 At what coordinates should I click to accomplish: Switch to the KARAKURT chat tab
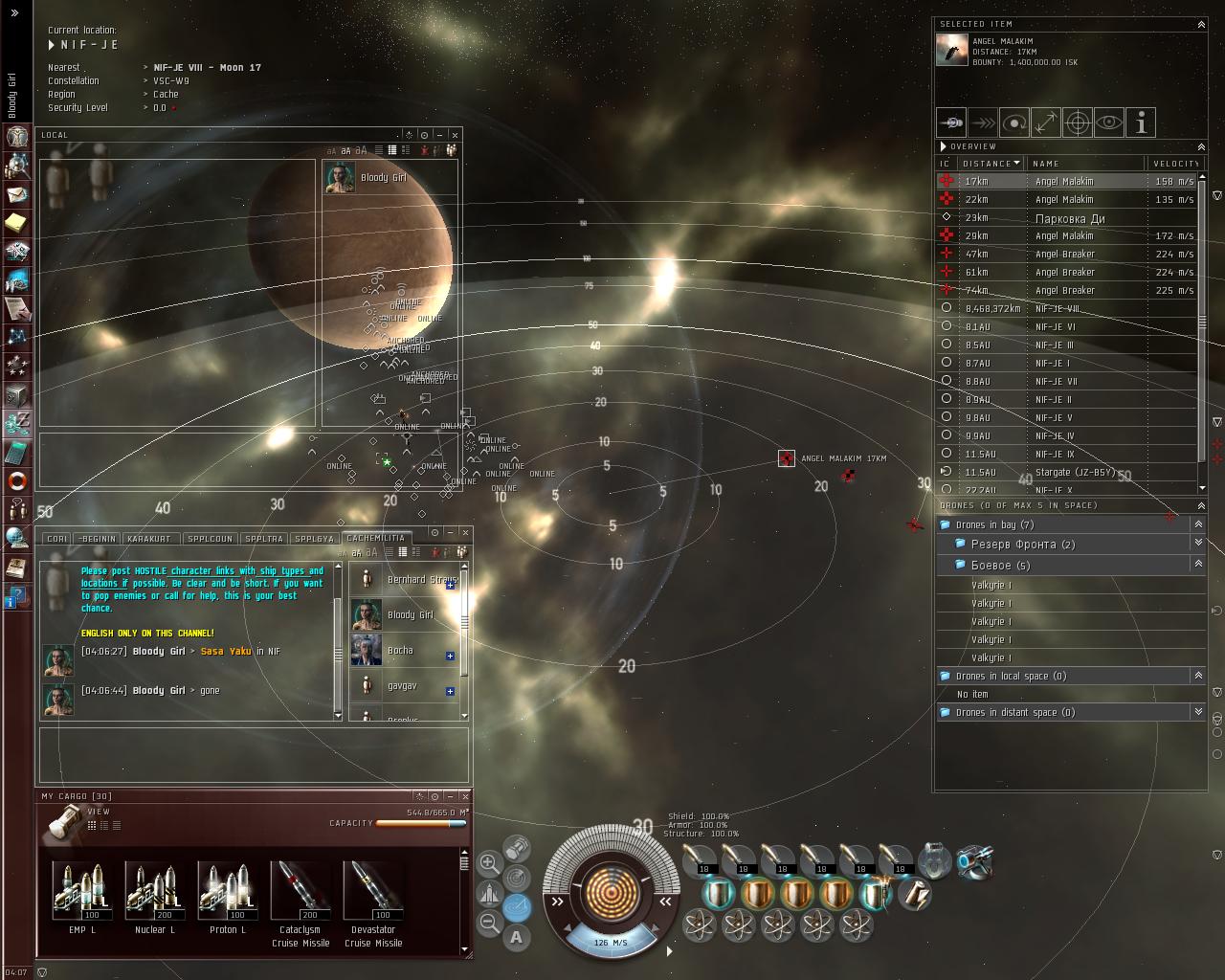[148, 539]
